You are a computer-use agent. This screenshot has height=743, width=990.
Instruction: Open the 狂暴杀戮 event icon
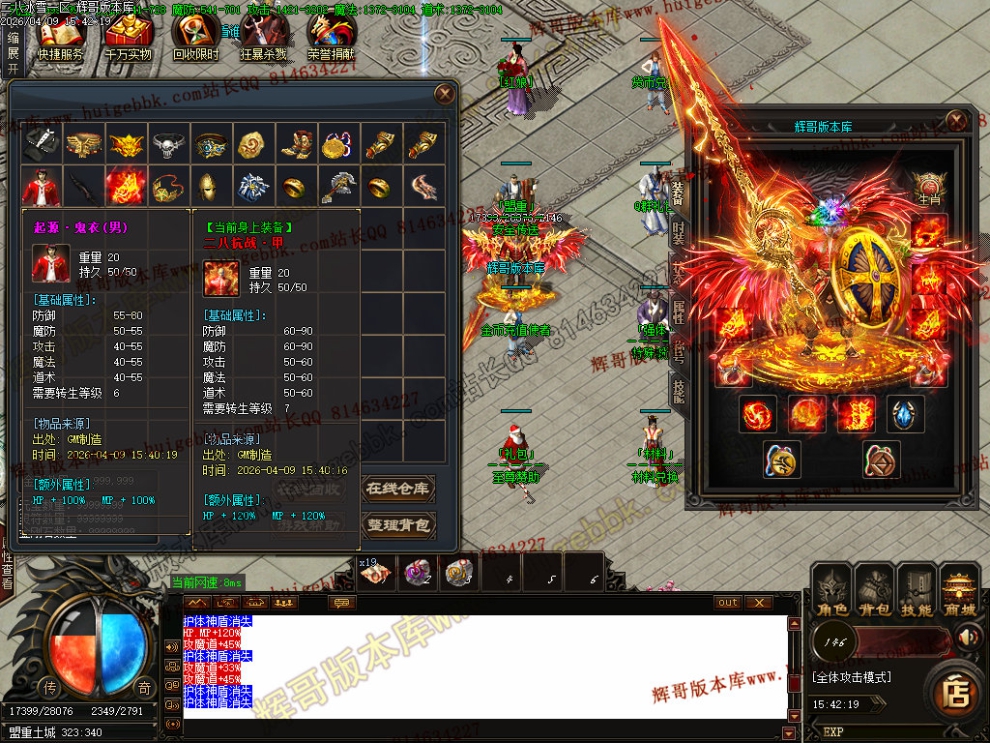[263, 38]
